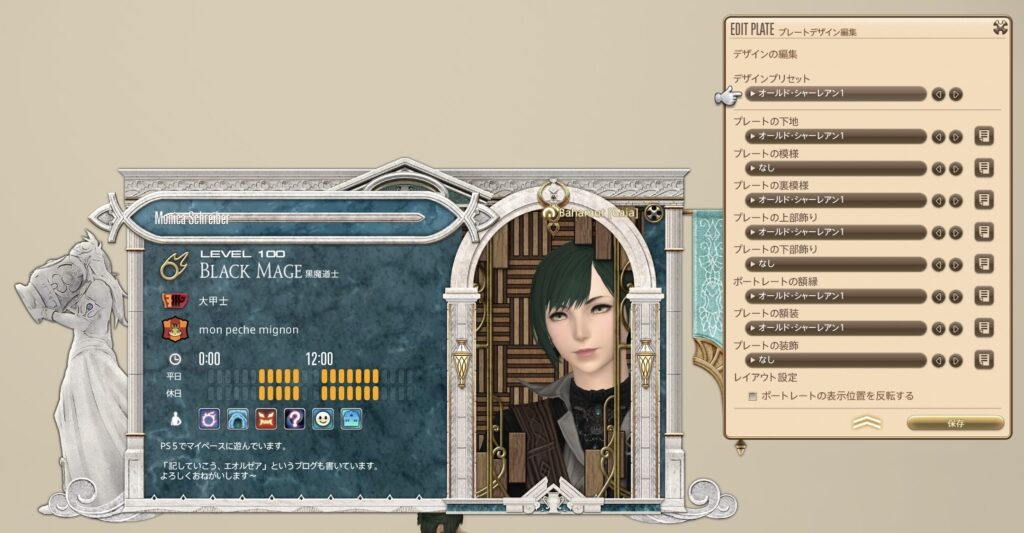Open the プレートの下地 base plate dropdown

coord(837,136)
